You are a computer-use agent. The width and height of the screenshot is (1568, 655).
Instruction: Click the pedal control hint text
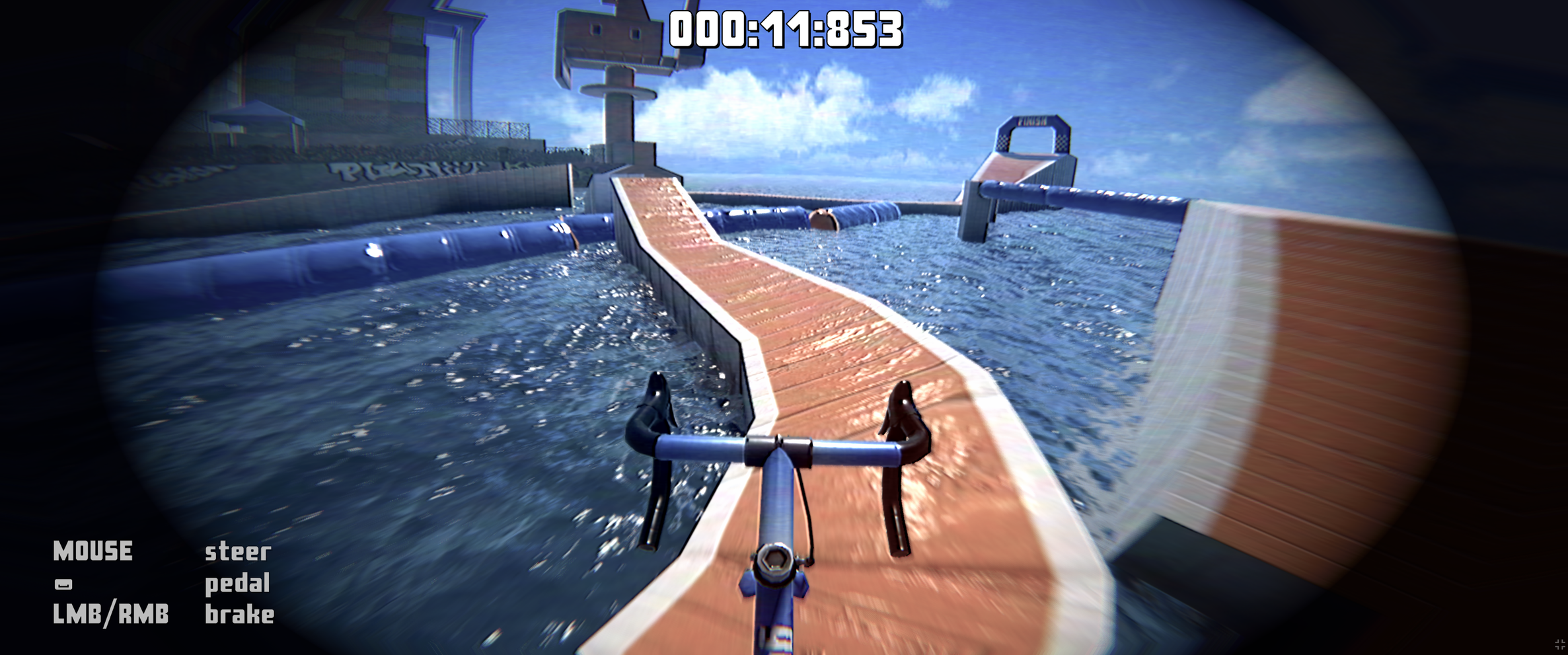tap(237, 584)
